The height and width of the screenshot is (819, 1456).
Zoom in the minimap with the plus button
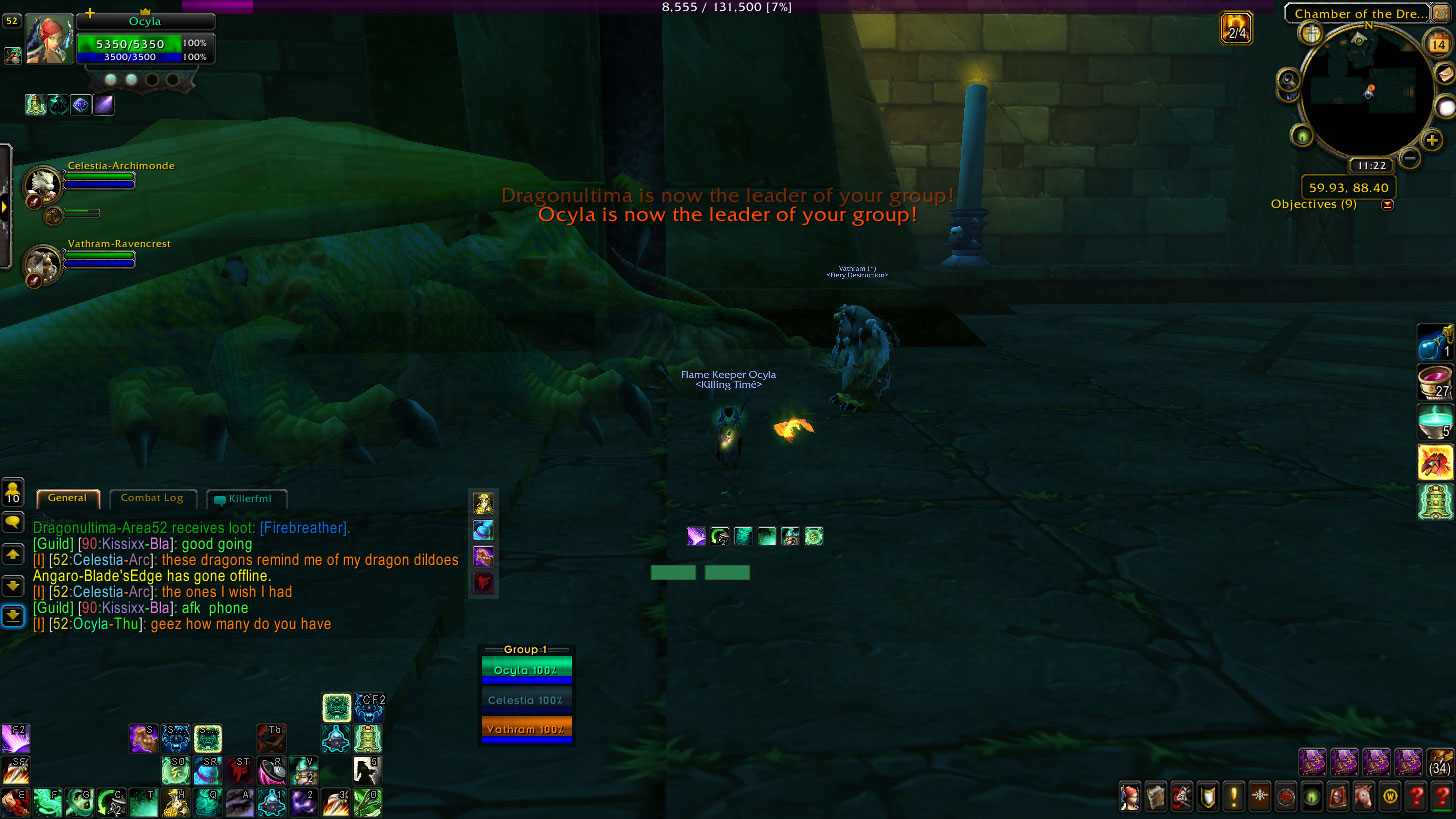(1432, 140)
